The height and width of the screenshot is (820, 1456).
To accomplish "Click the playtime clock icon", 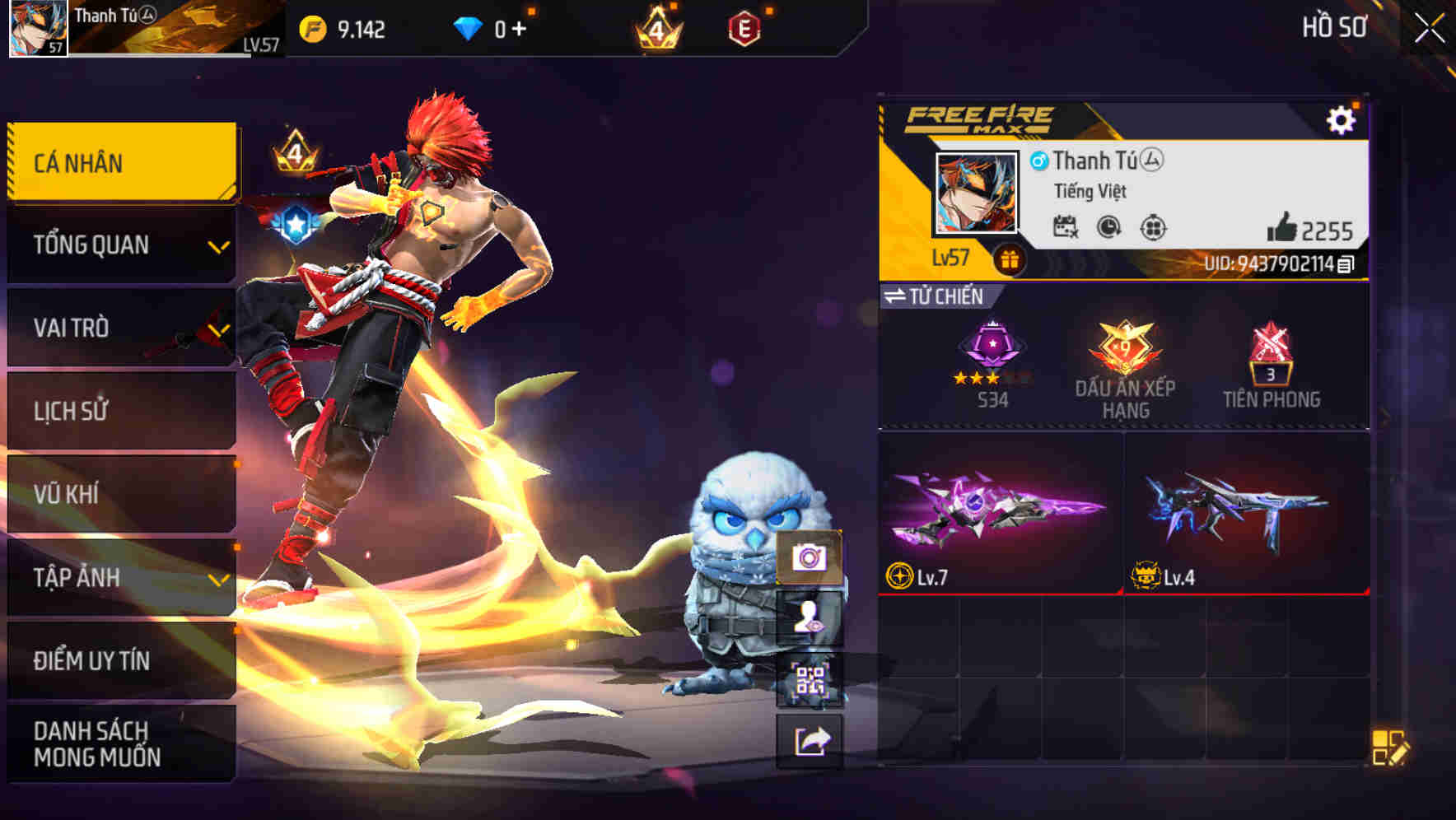I will (1109, 229).
